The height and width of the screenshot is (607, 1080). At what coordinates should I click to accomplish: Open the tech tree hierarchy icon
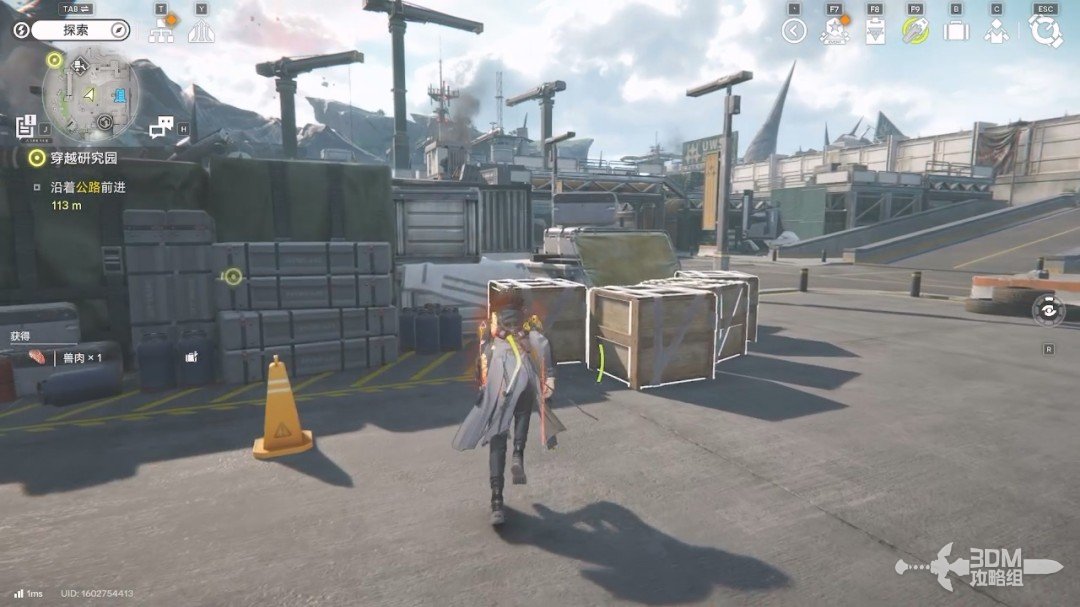(161, 31)
